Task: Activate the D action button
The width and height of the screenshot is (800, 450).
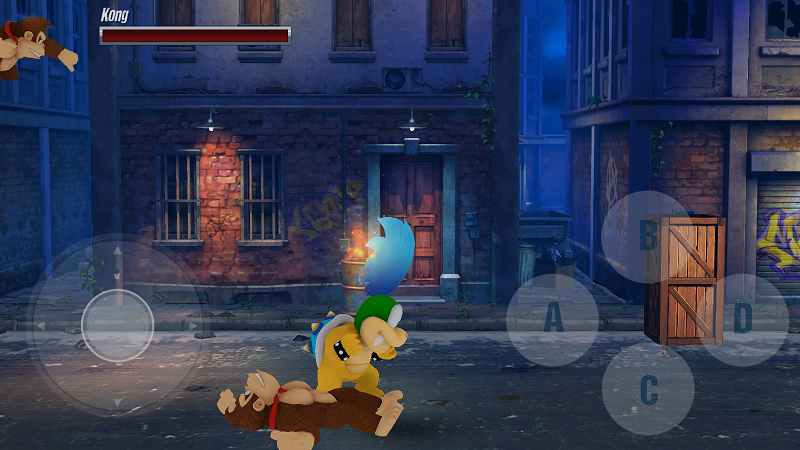Action: coord(742,320)
